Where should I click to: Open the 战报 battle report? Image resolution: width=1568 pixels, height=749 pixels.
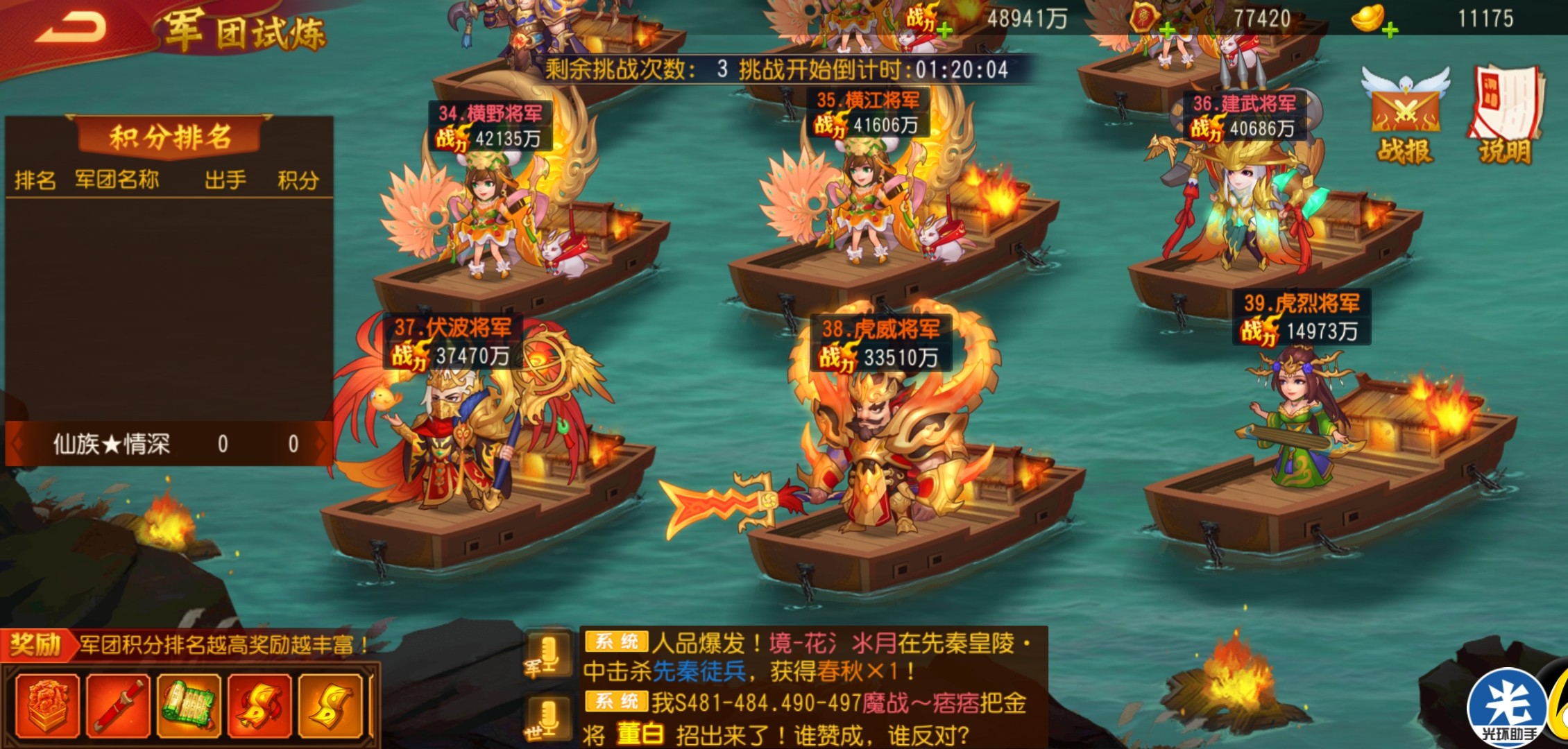(x=1405, y=116)
